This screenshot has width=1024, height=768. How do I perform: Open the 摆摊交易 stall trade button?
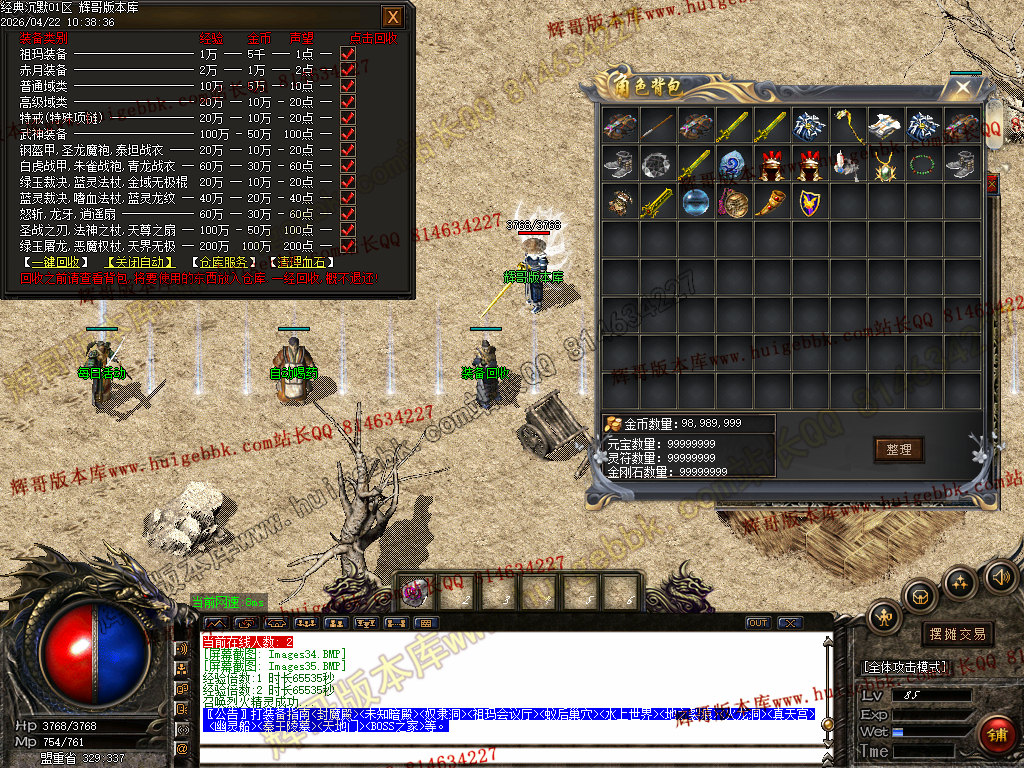(x=957, y=634)
